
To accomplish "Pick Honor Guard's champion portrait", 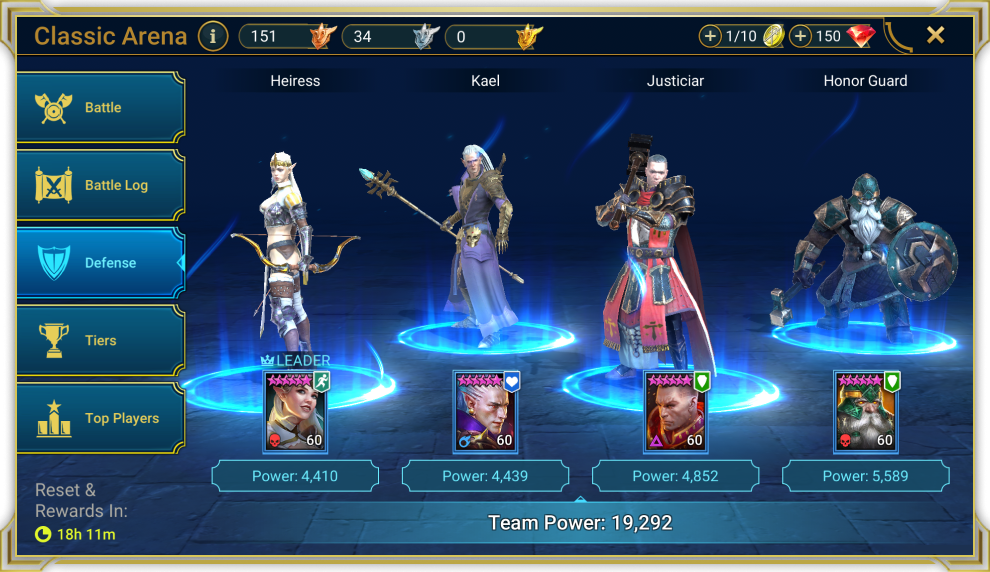I will pos(866,411).
